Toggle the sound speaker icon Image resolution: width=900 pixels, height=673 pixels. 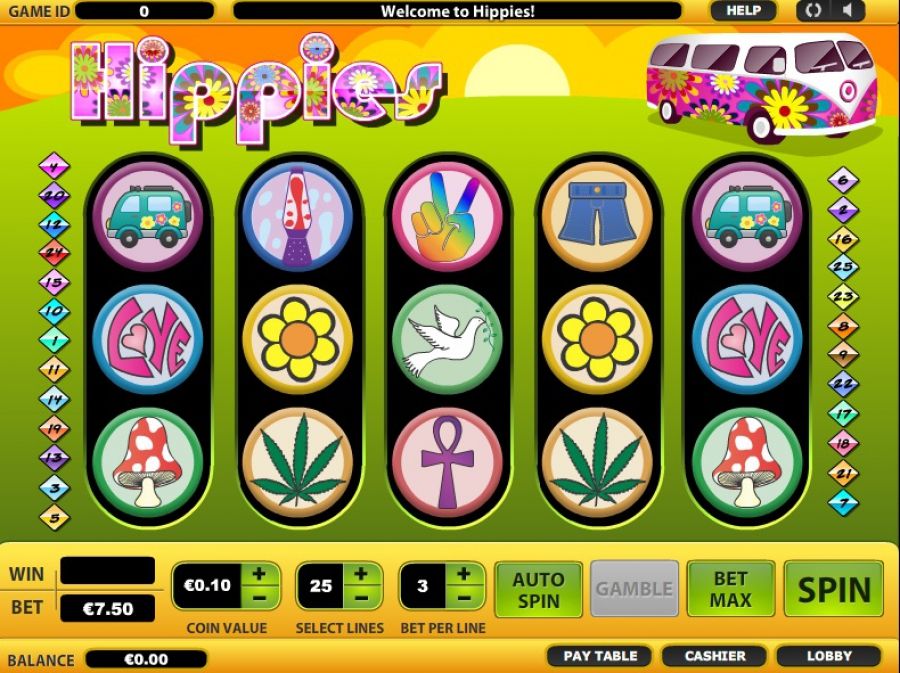pyautogui.click(x=848, y=11)
